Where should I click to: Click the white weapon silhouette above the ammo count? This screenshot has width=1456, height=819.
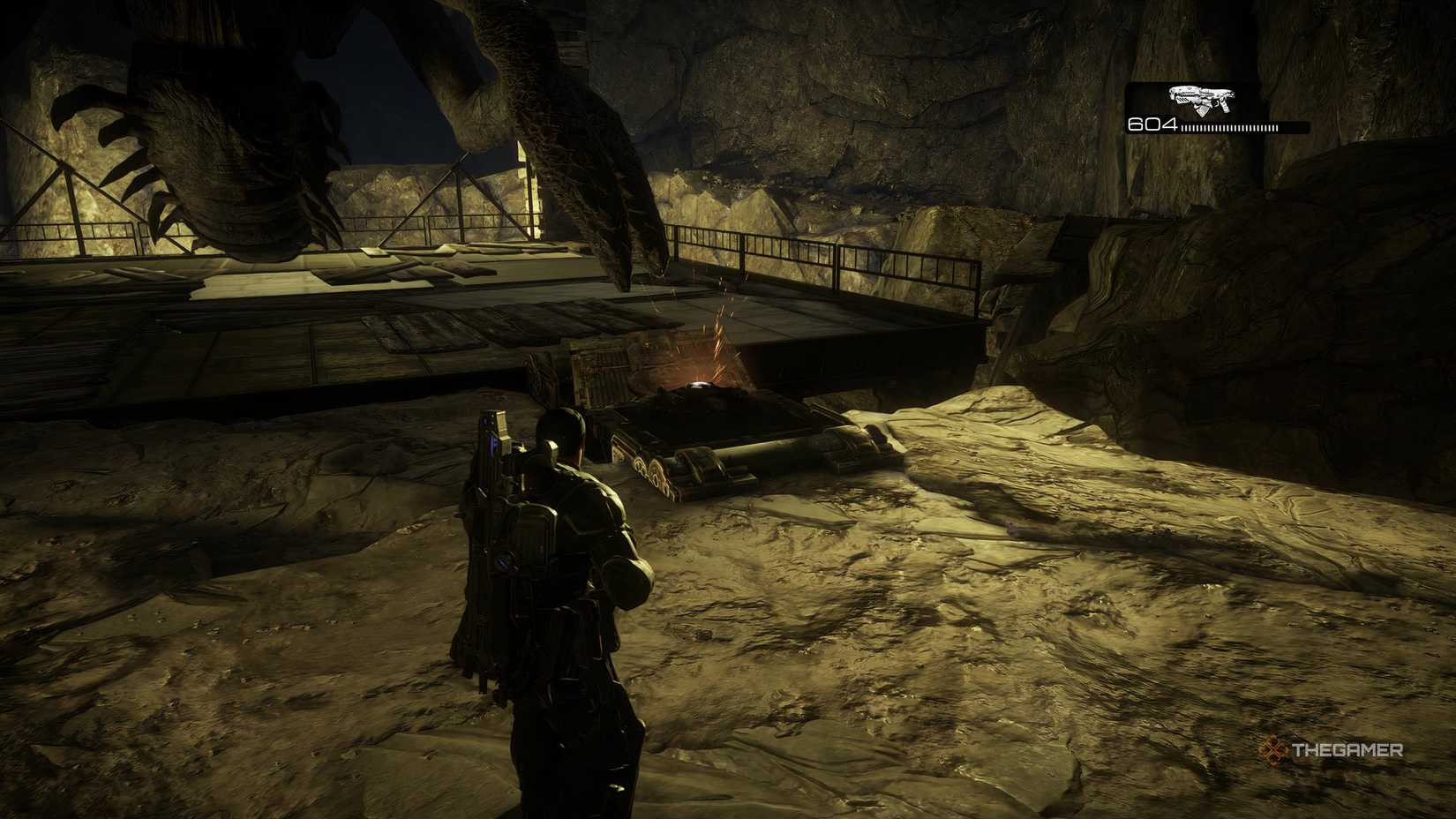tap(1200, 100)
